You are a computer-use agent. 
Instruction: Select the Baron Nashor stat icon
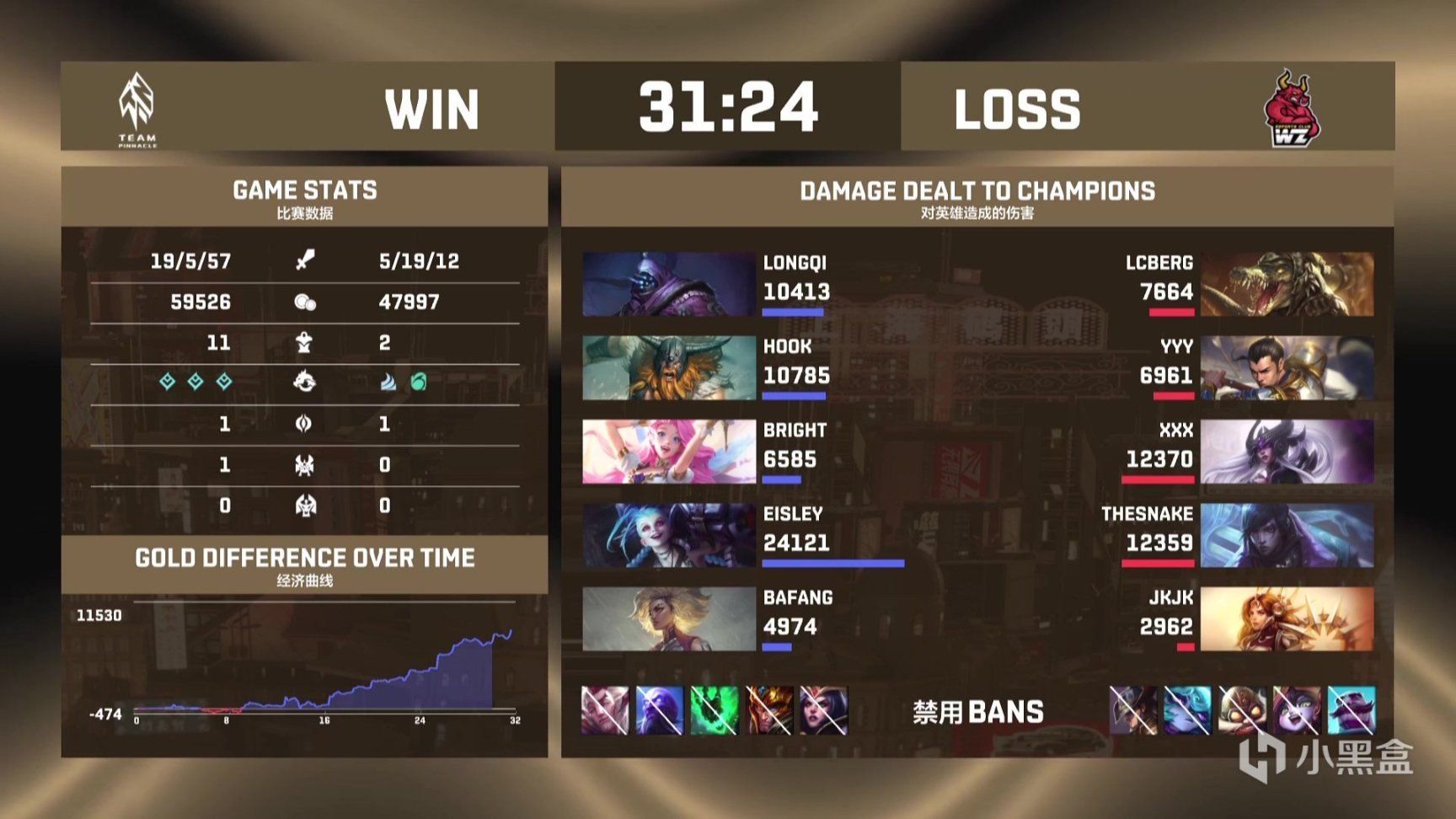(x=305, y=464)
